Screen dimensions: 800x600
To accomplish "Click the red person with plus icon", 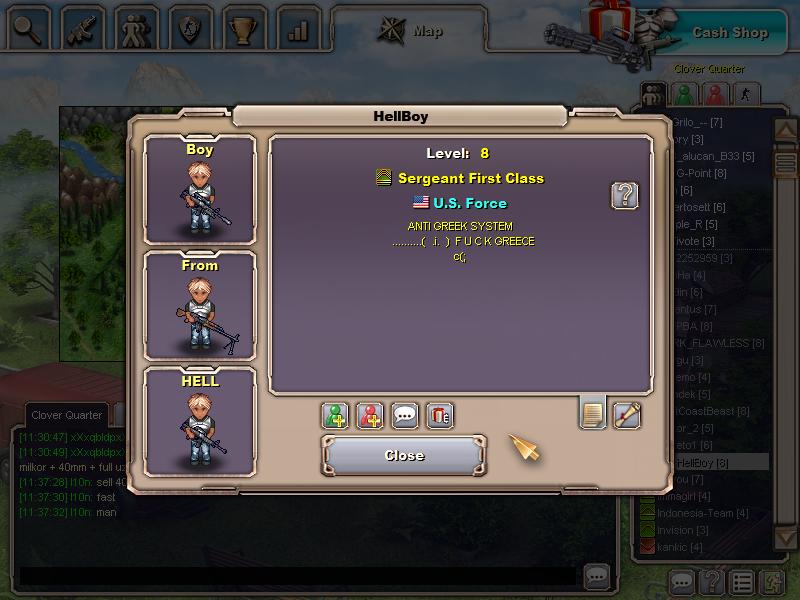I will [x=370, y=415].
